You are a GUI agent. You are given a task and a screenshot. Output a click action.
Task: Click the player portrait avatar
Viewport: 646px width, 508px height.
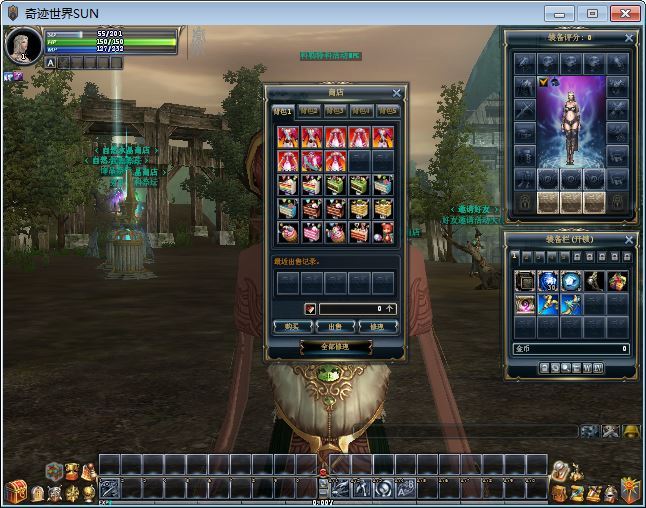(x=23, y=45)
